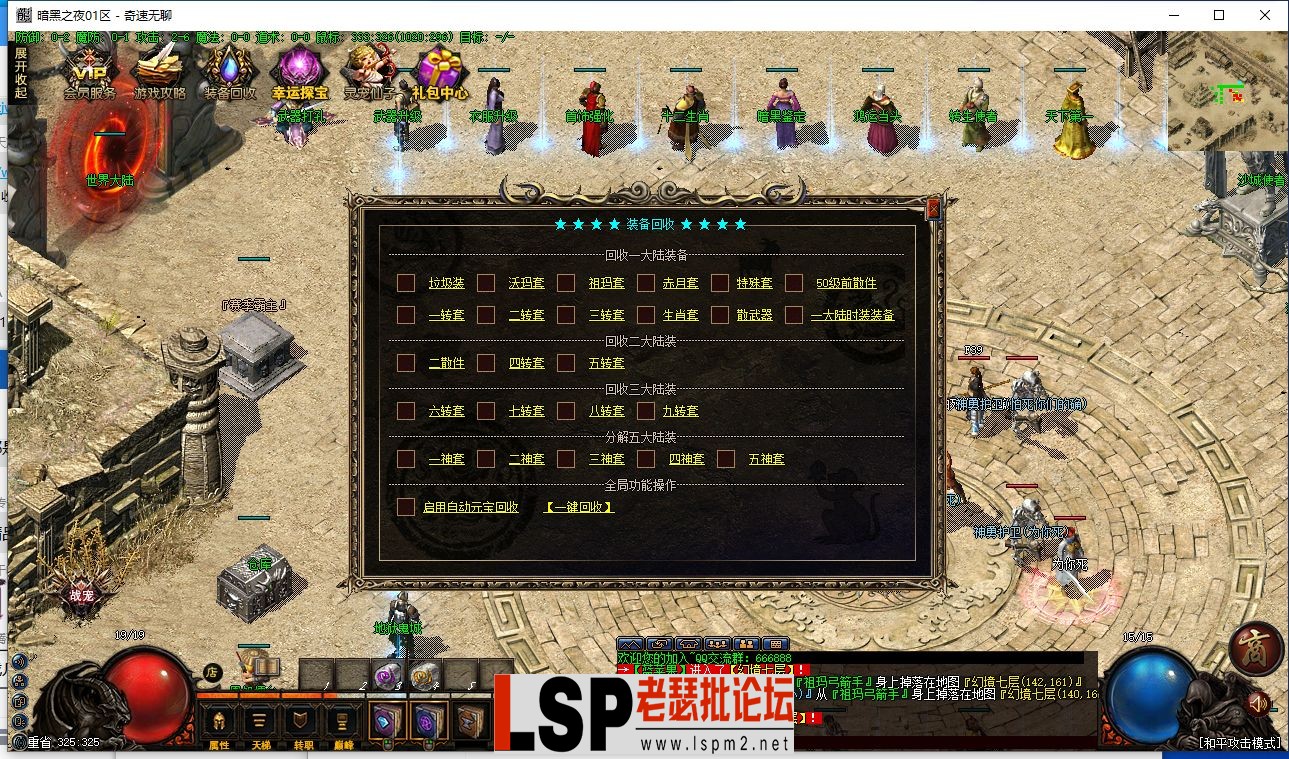
Task: Click the 灵宠仙子 pet fairy icon
Action: [x=370, y=70]
